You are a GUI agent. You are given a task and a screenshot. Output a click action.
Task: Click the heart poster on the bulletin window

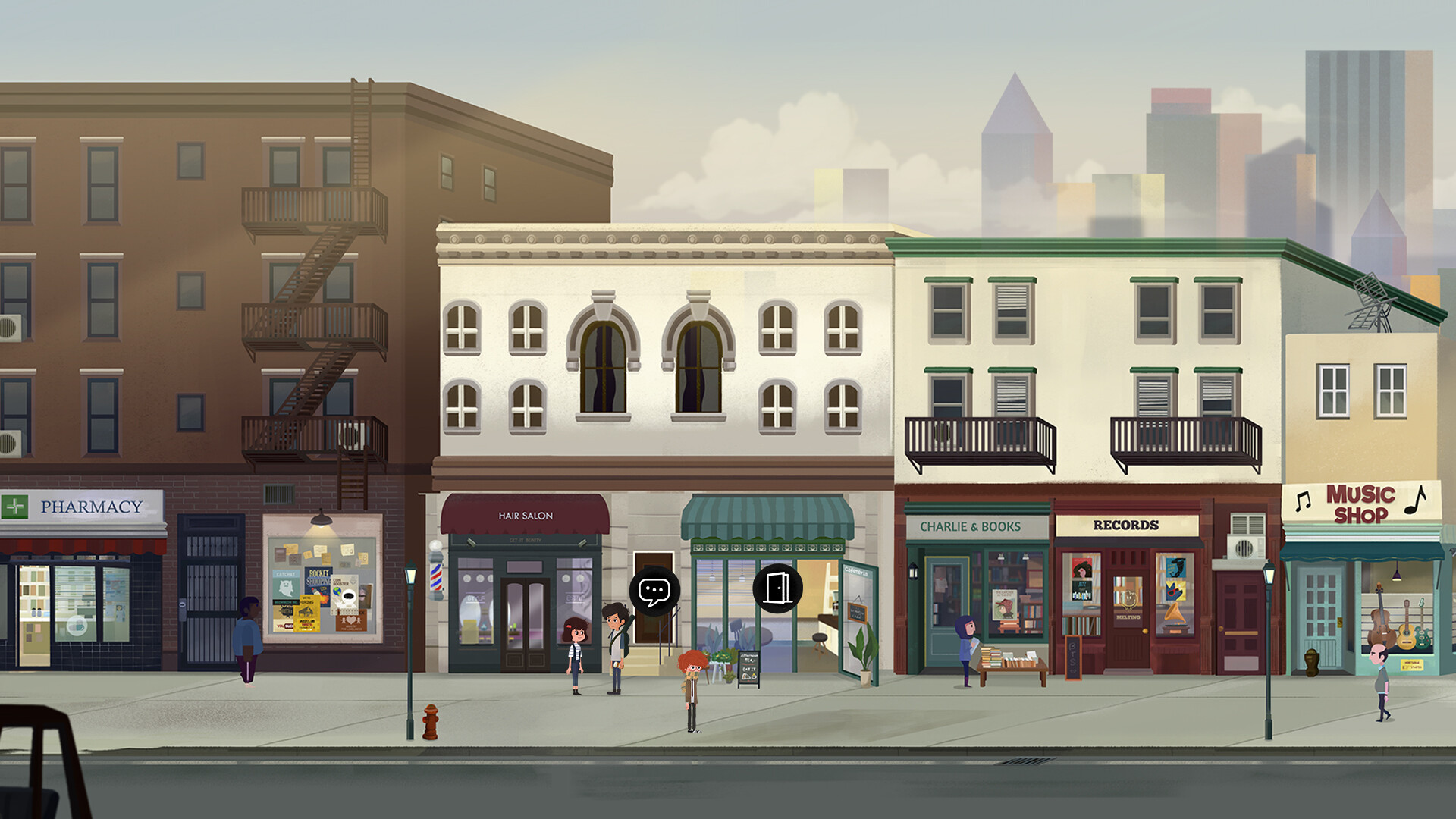(350, 620)
